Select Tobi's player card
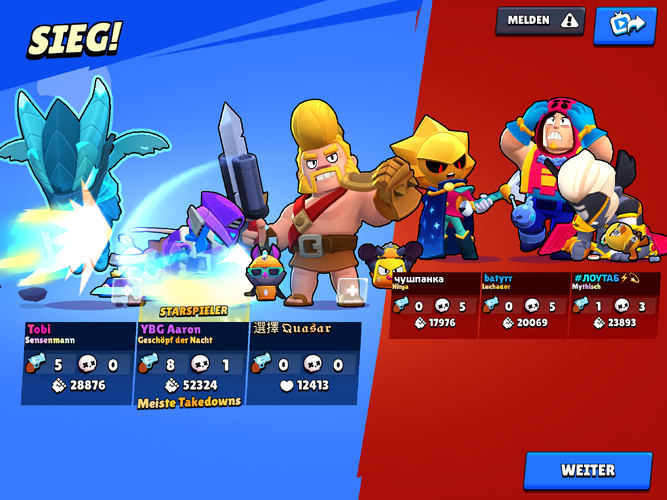This screenshot has height=500, width=667. 78,362
